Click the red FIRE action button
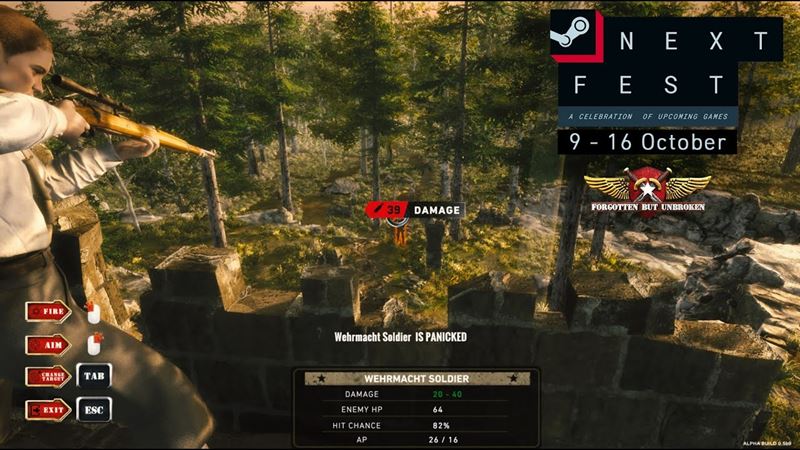The image size is (800, 450). [48, 312]
